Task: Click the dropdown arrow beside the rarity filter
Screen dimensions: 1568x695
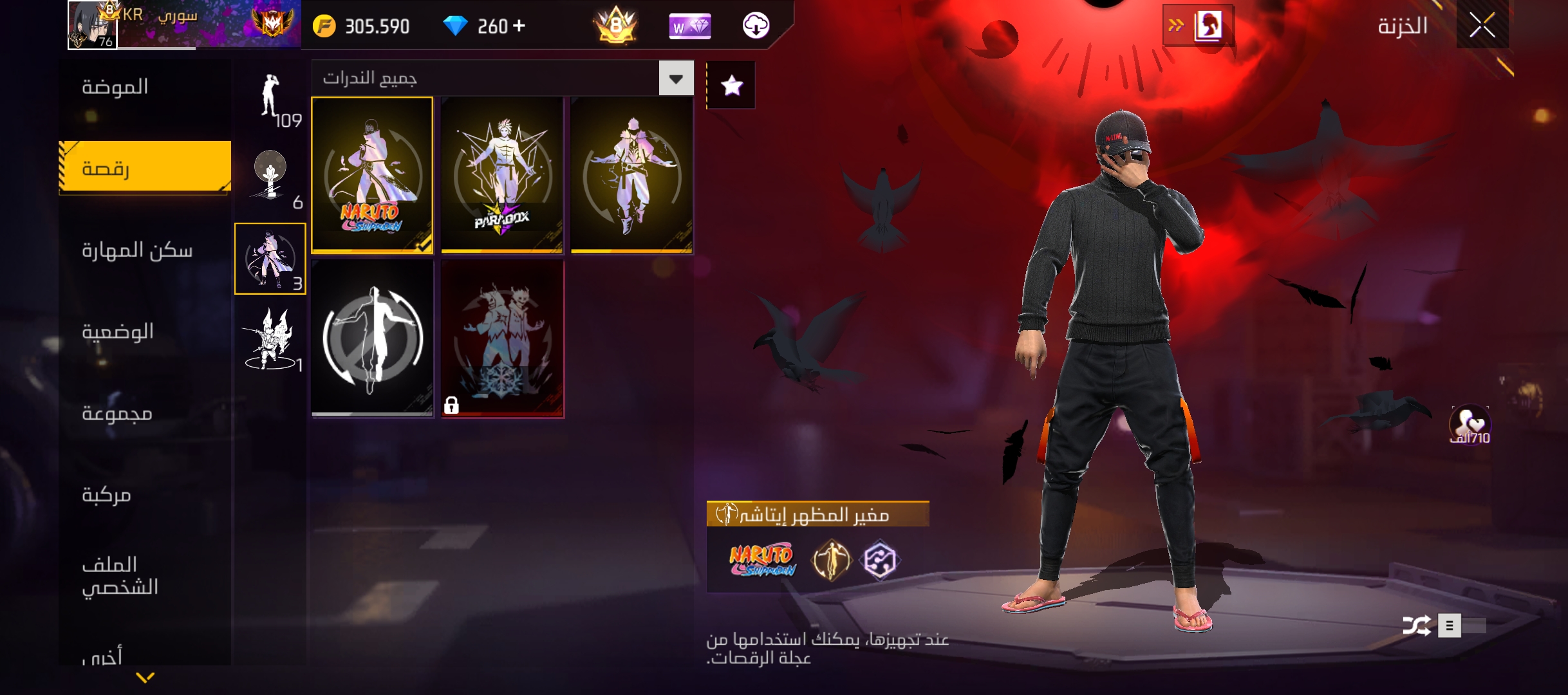Action: click(676, 78)
